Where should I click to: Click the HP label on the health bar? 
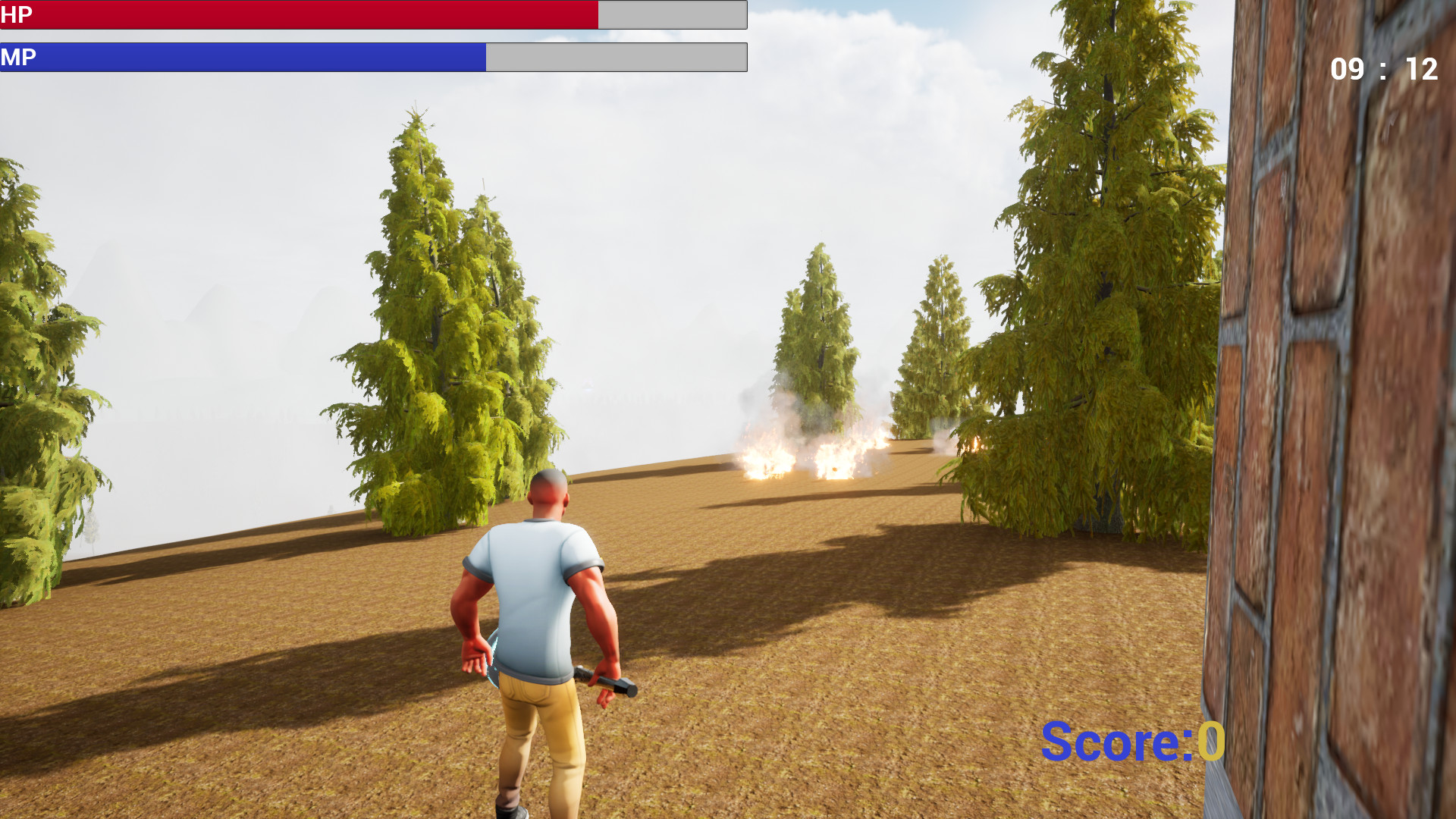(x=19, y=14)
